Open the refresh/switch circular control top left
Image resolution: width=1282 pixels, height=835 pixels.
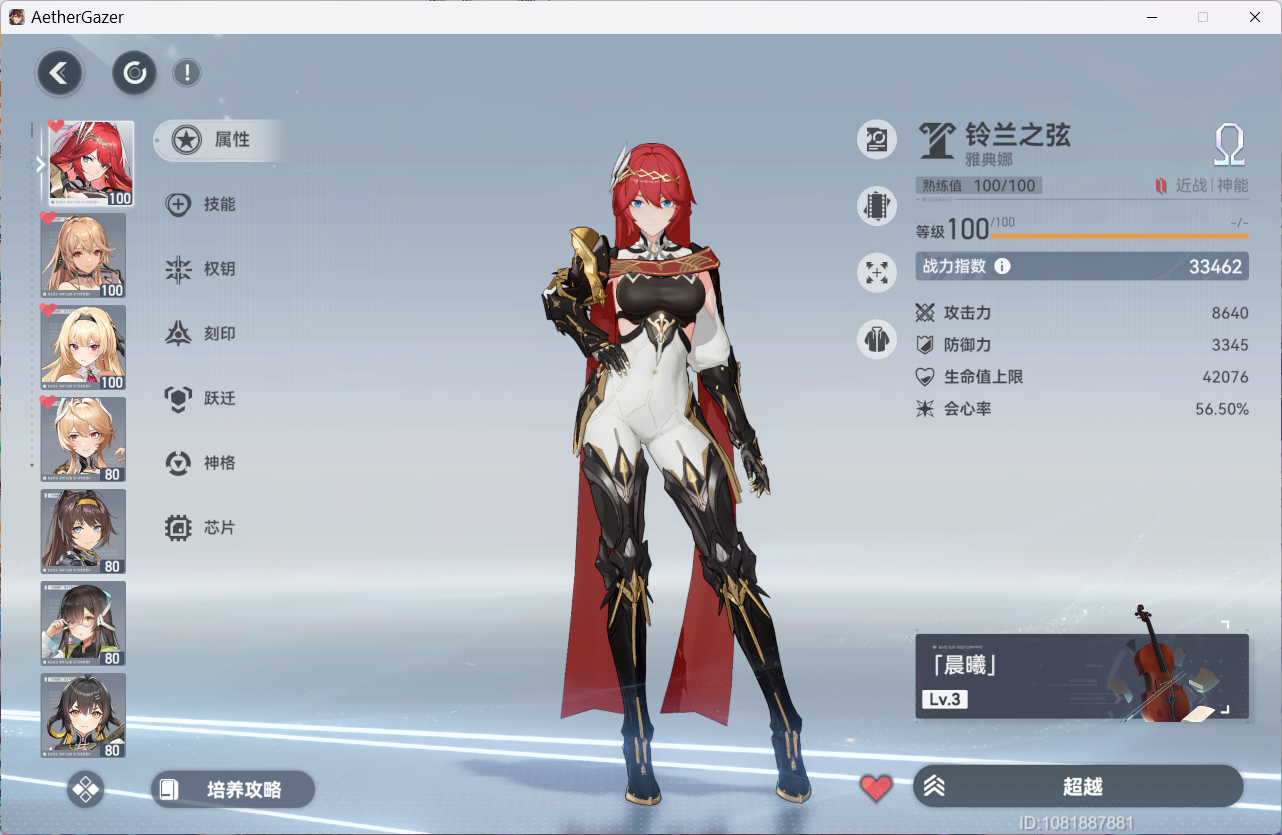(133, 73)
